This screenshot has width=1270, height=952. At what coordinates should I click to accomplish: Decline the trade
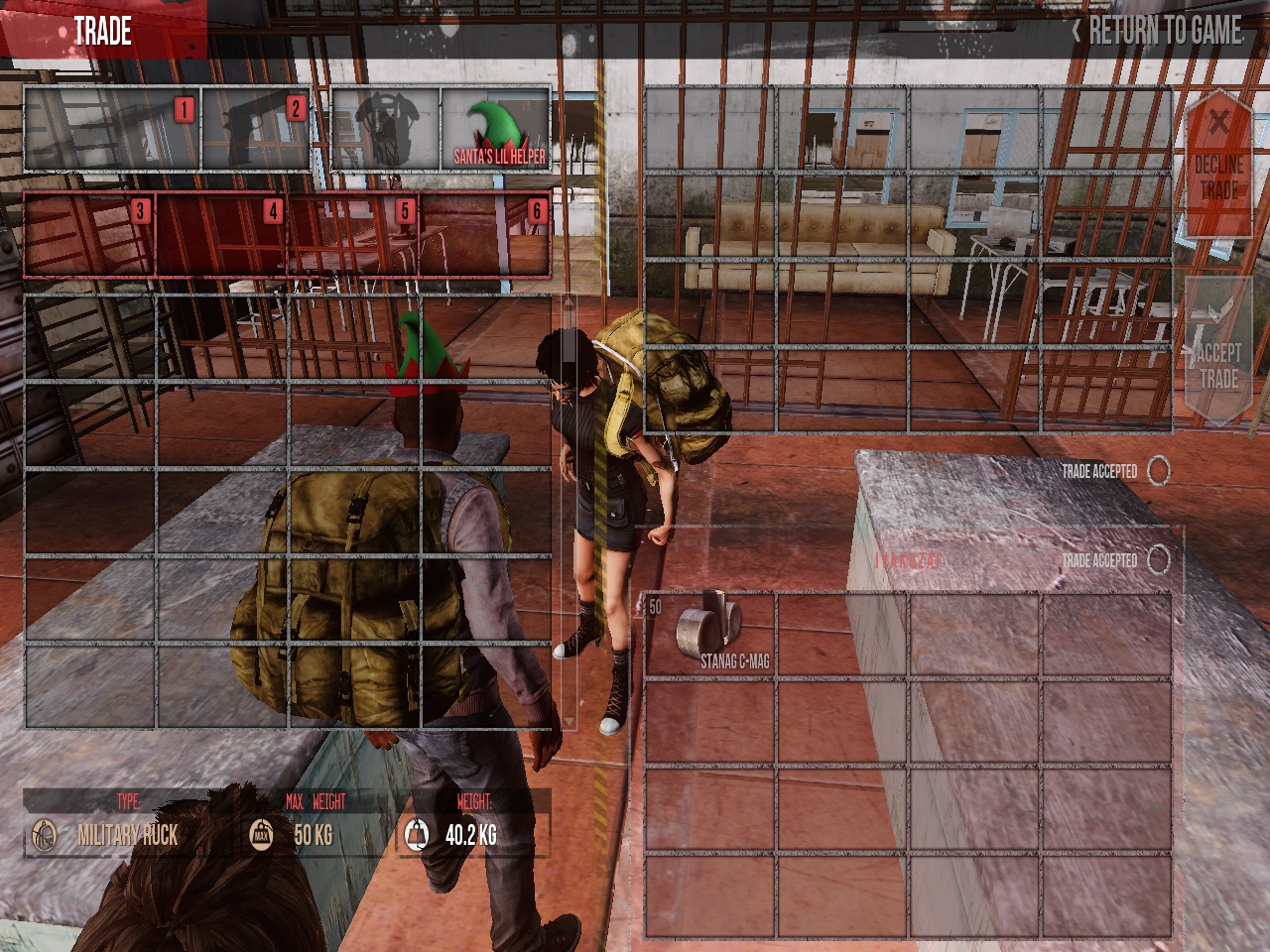tap(1218, 164)
